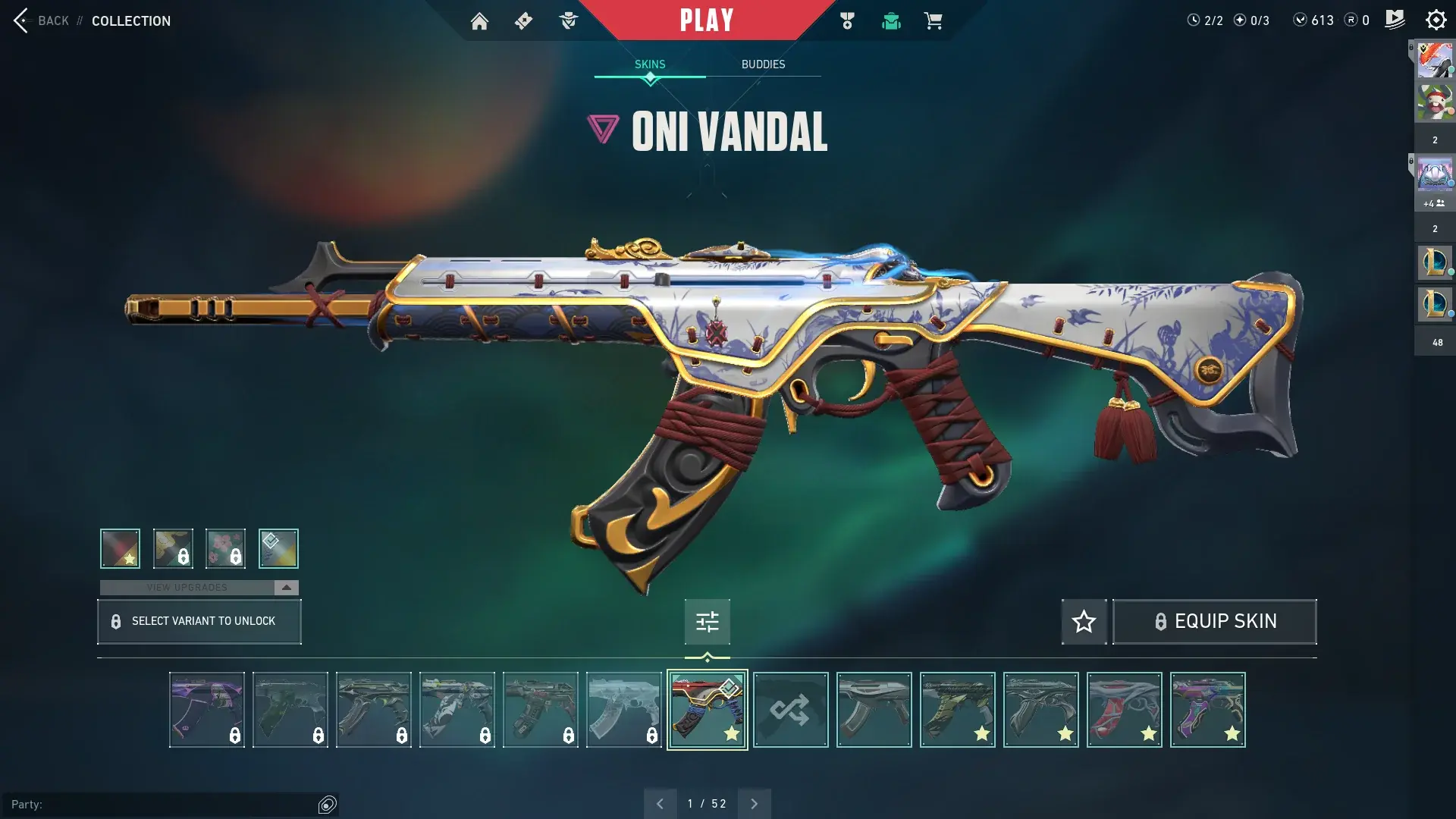The height and width of the screenshot is (819, 1456).
Task: Go to the next page of skins
Action: coord(754,804)
